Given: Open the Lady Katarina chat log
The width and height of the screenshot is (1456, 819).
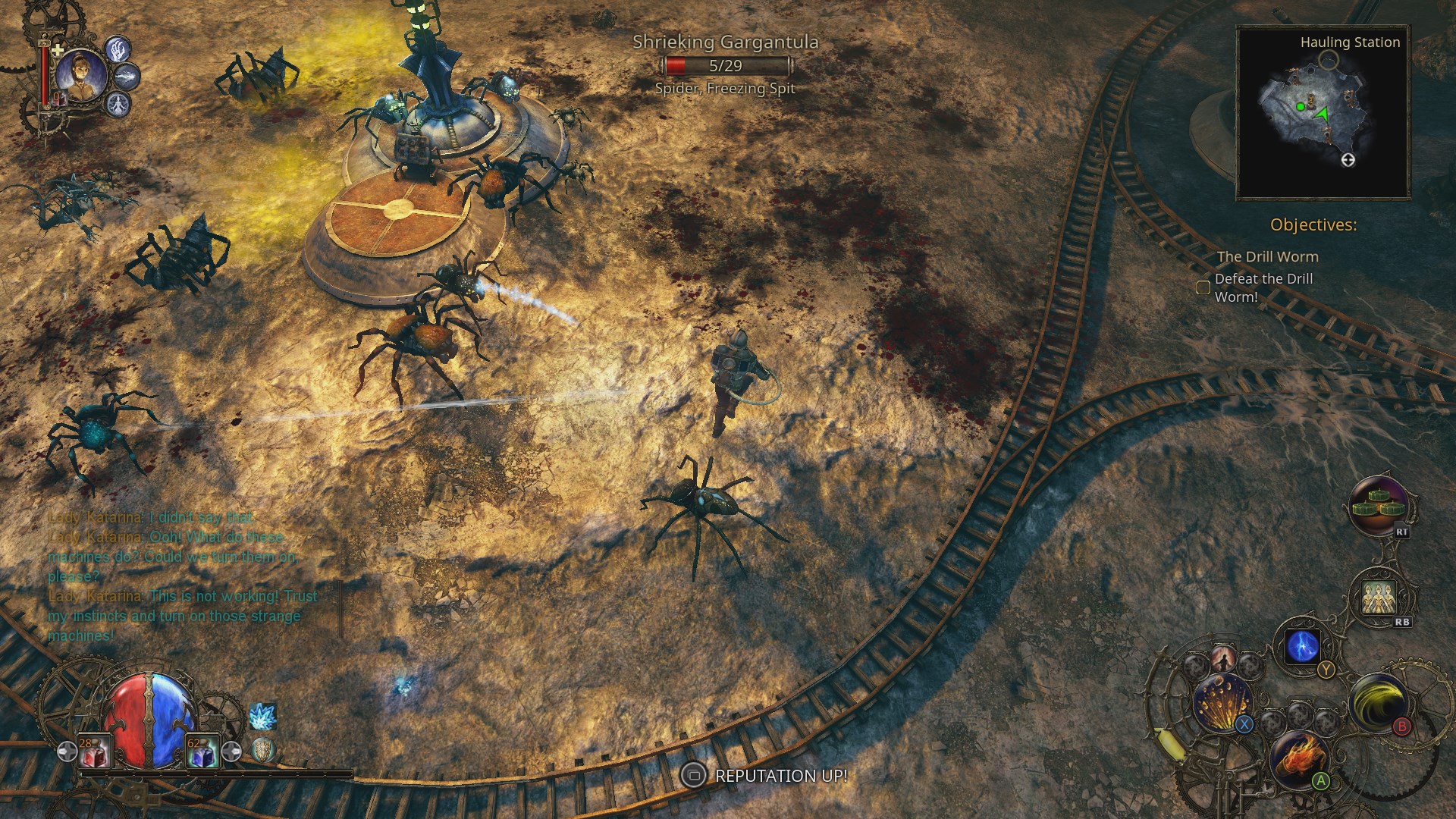Looking at the screenshot, I should [182, 576].
